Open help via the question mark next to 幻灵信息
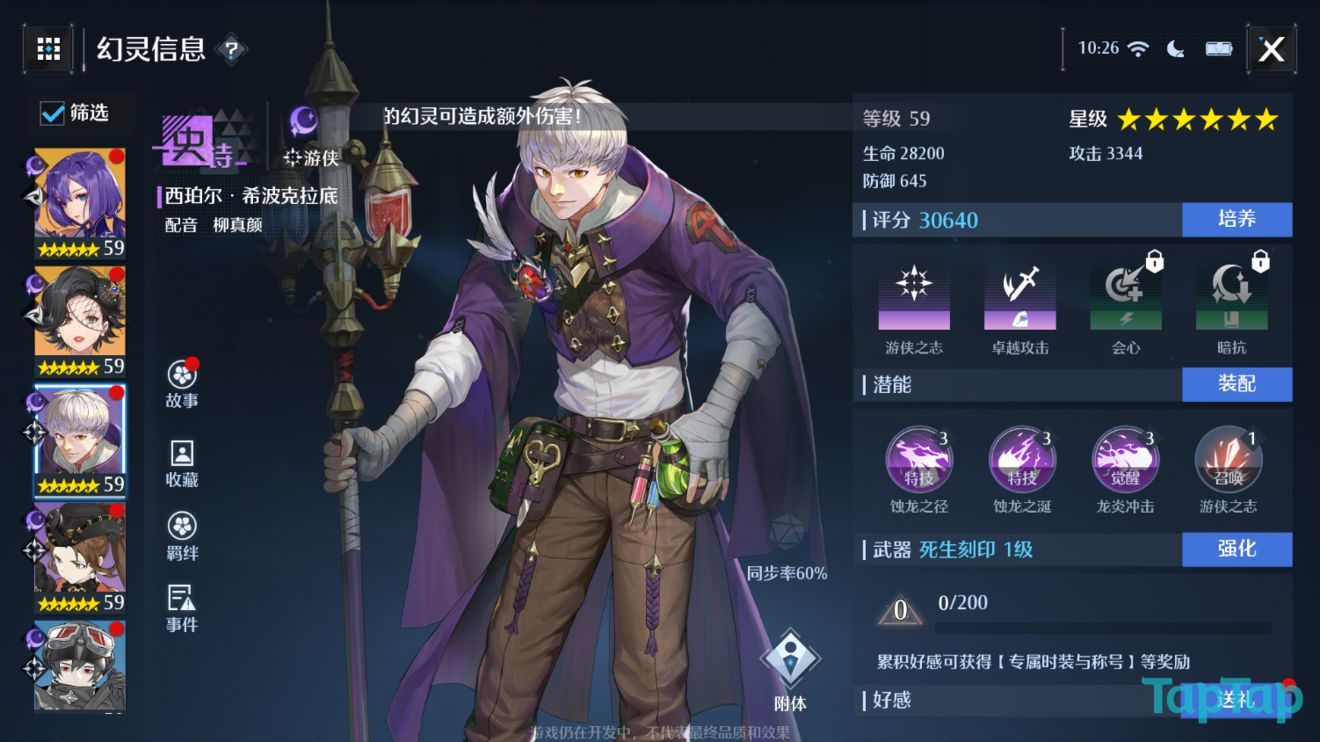The image size is (1320, 742). 230,49
